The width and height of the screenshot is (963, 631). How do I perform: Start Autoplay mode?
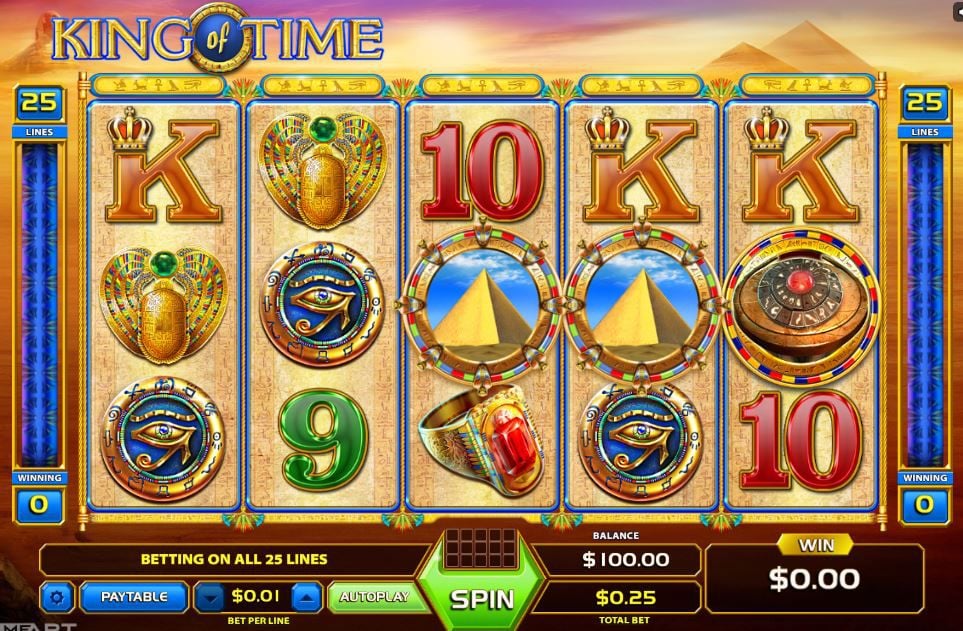[374, 597]
